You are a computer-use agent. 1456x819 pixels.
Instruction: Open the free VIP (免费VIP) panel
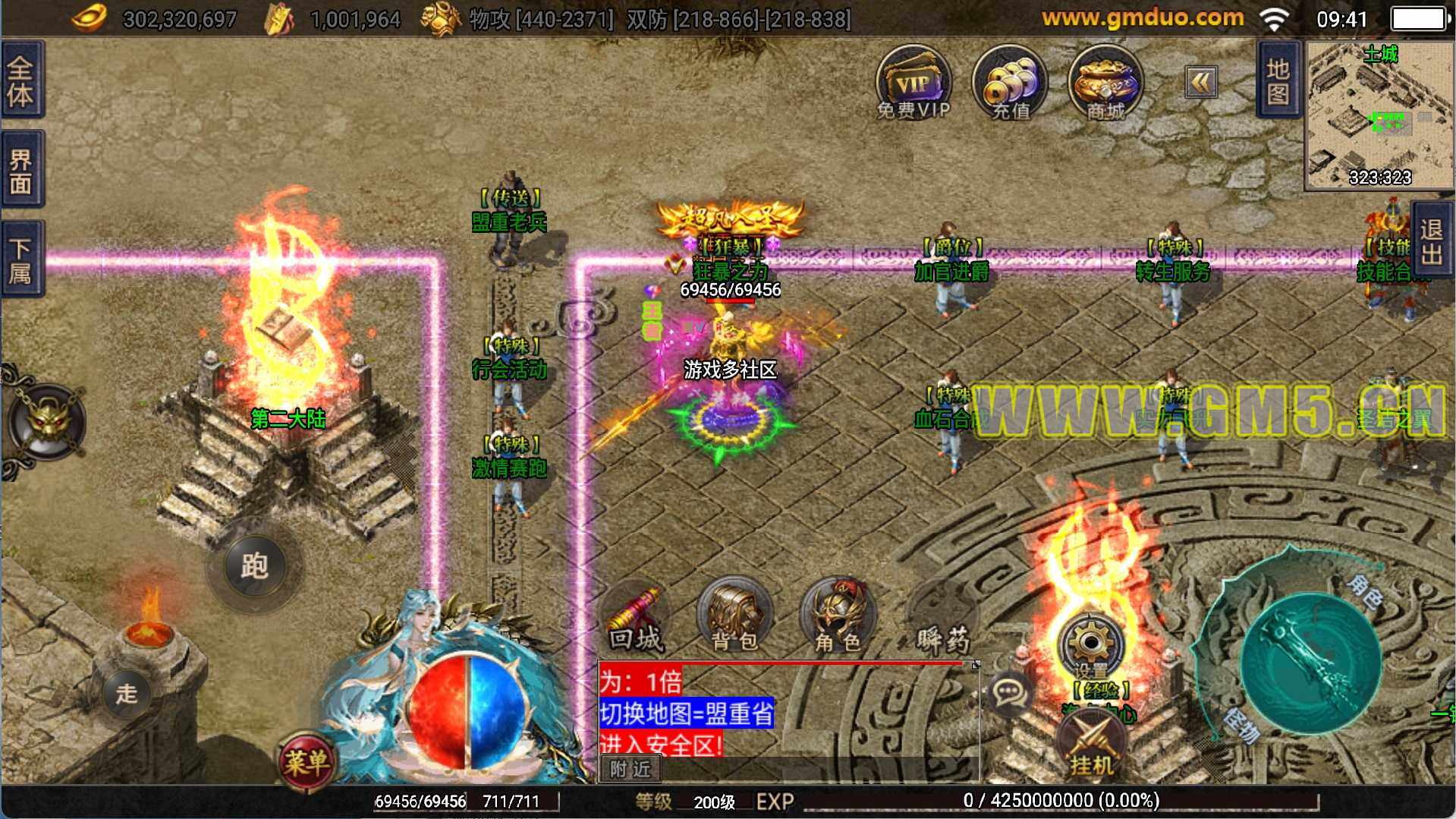tap(913, 82)
